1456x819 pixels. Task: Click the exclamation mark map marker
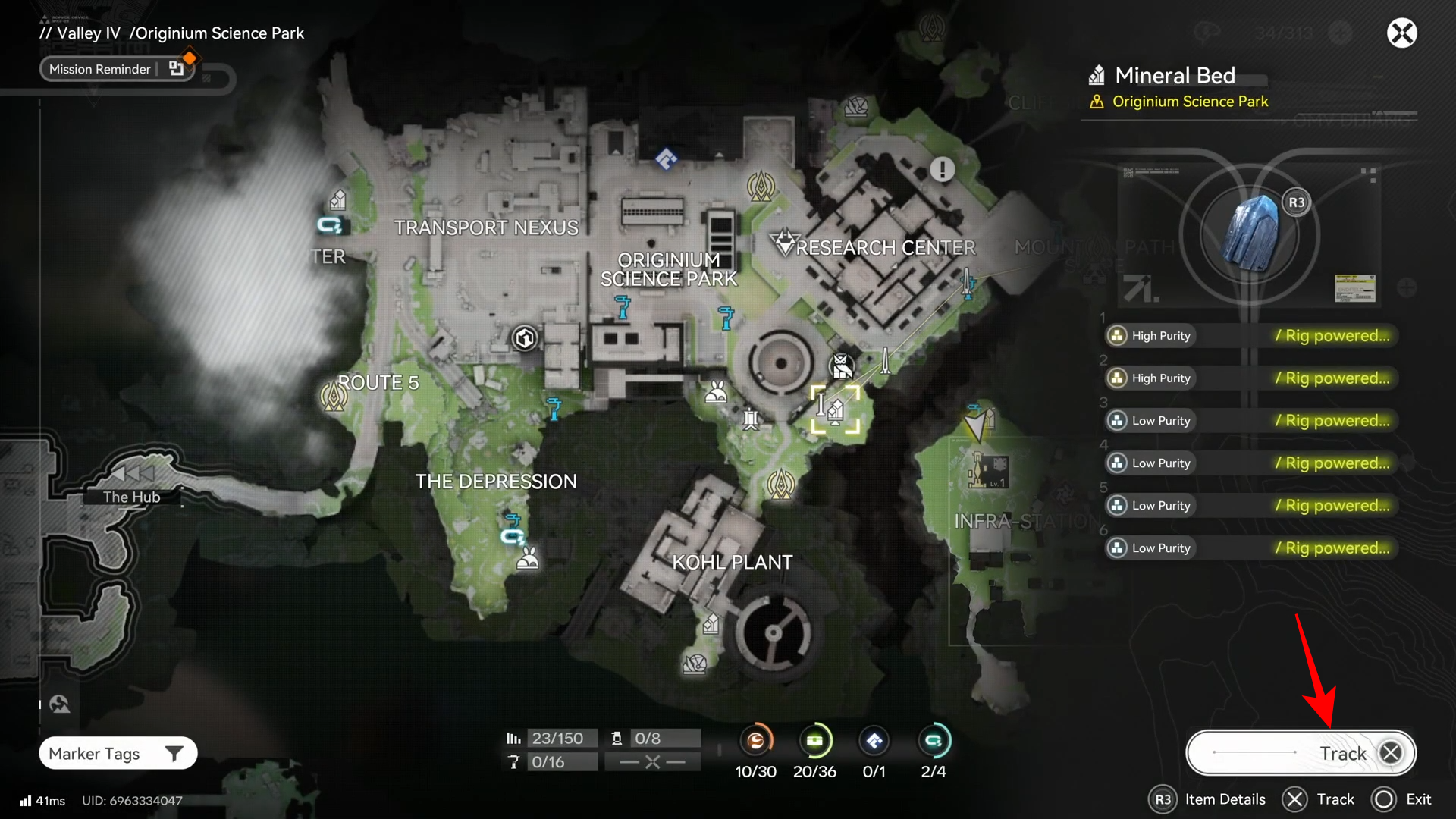tap(942, 169)
